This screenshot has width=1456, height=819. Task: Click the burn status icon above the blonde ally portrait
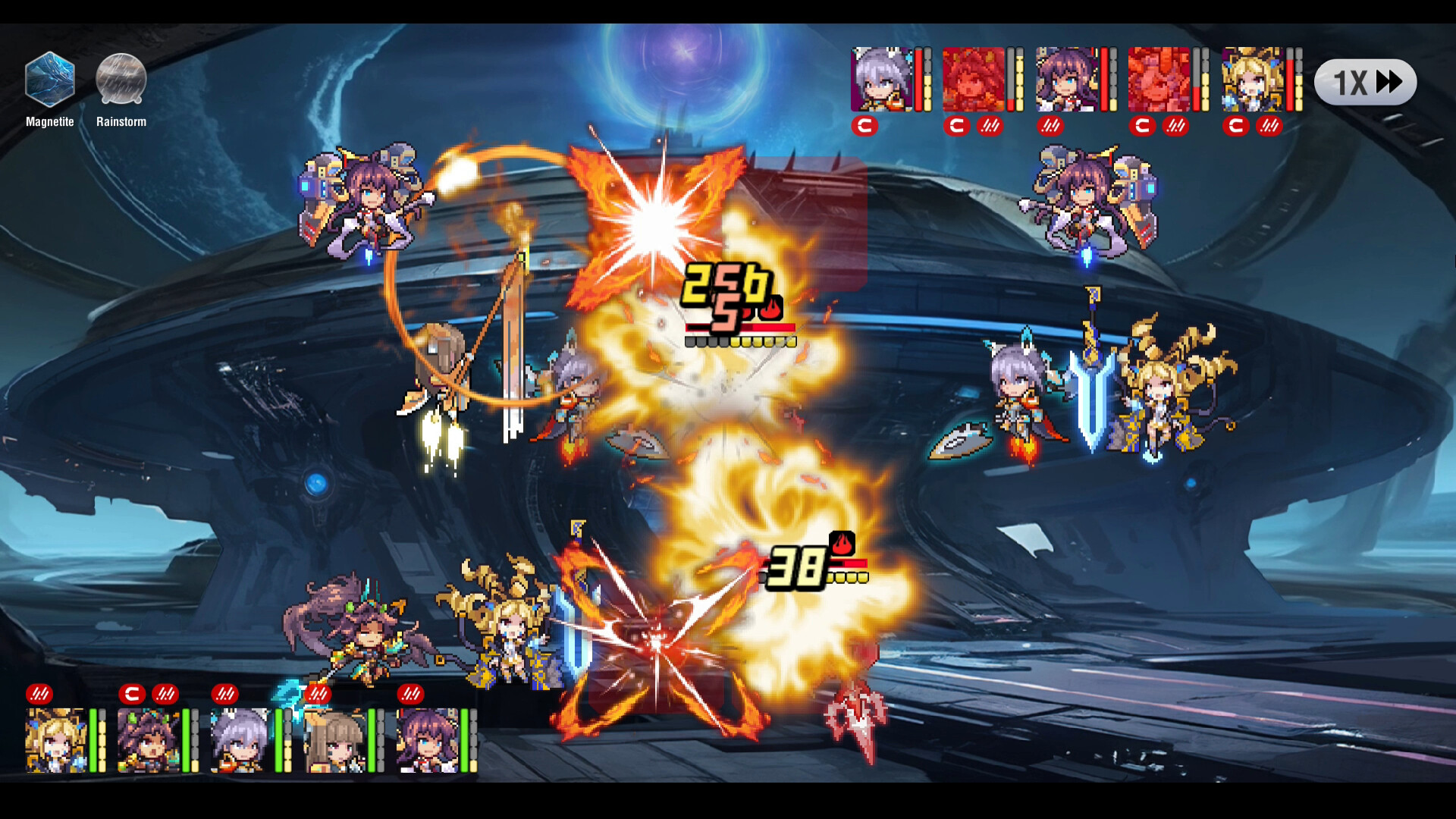[39, 692]
